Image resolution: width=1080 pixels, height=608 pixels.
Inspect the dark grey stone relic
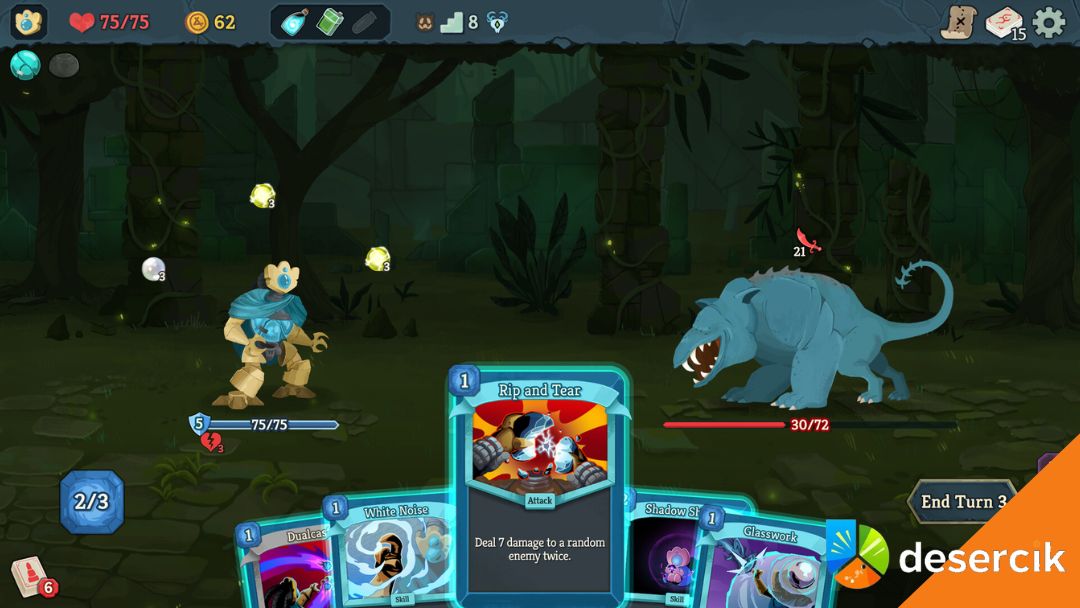point(64,66)
